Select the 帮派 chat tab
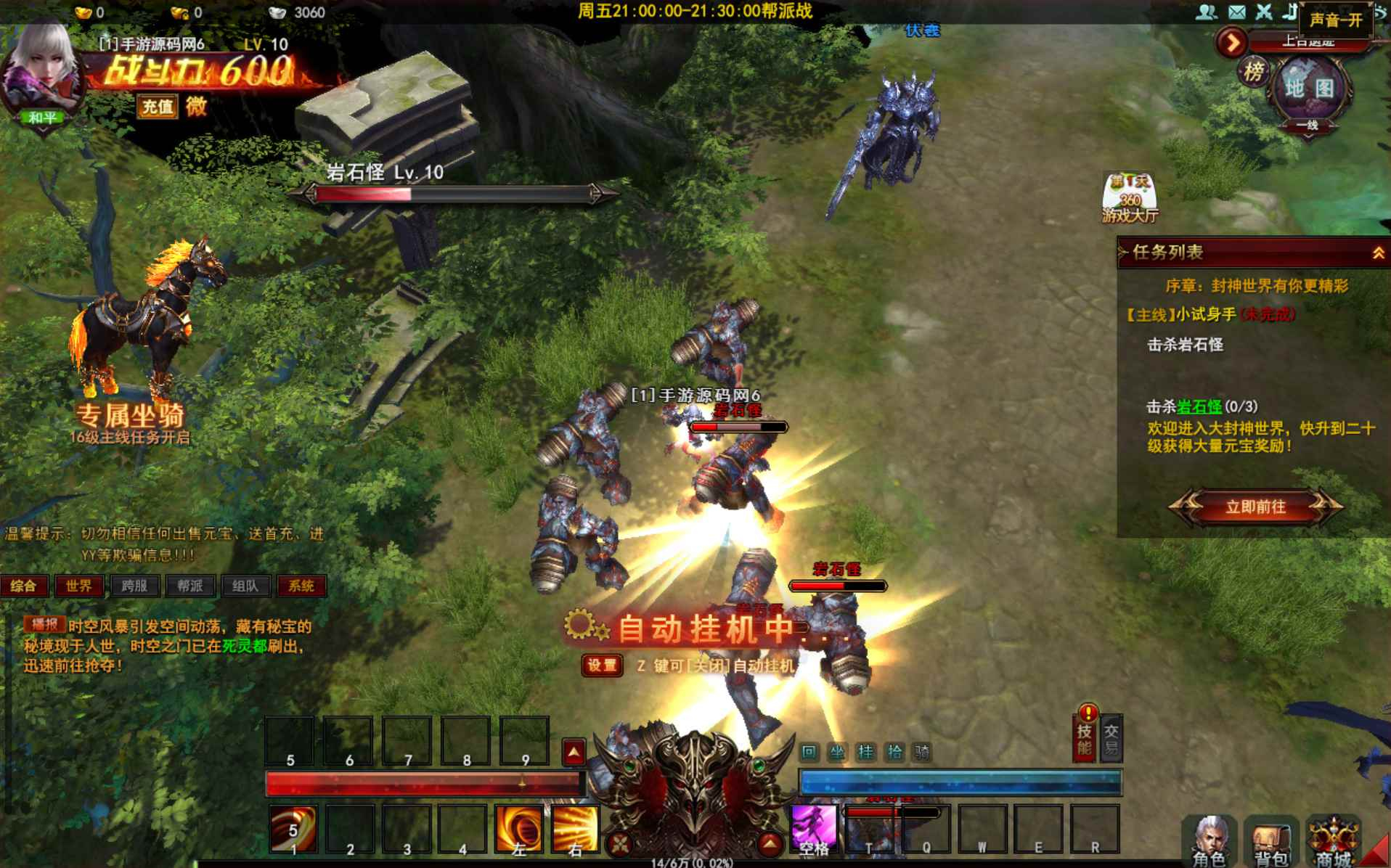The image size is (1391, 868). (x=189, y=586)
